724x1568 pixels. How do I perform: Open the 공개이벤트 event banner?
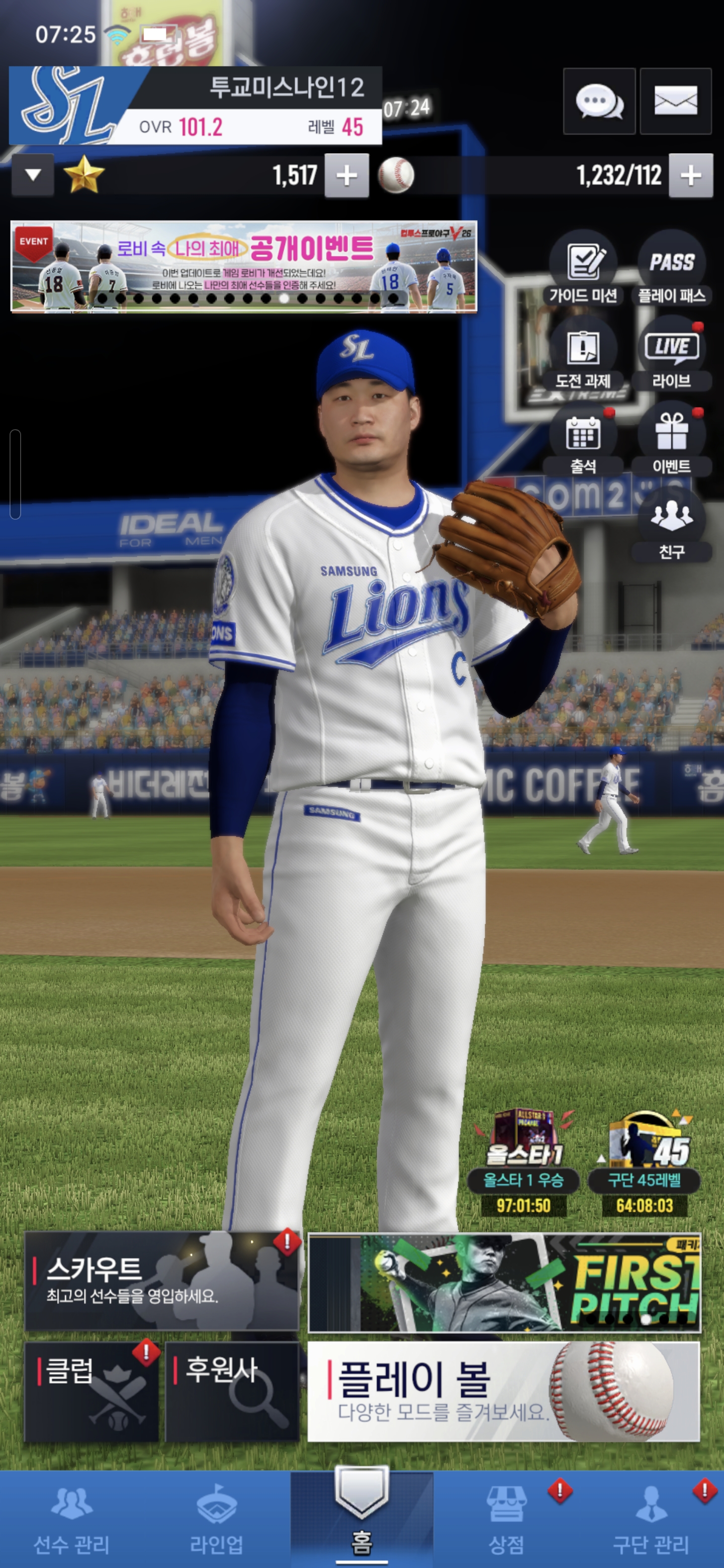[243, 266]
